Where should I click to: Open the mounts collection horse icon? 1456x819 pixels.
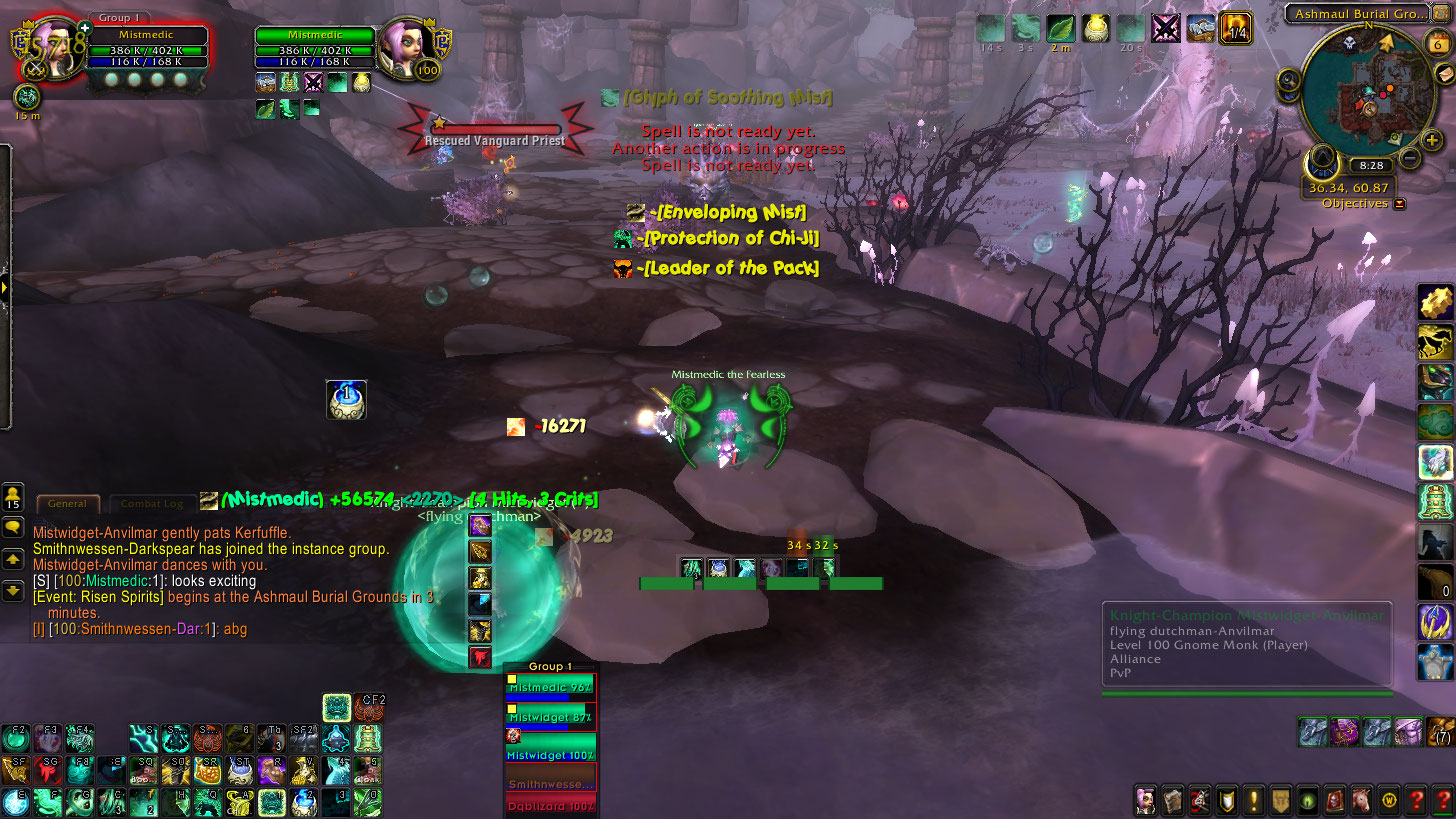[1362, 800]
